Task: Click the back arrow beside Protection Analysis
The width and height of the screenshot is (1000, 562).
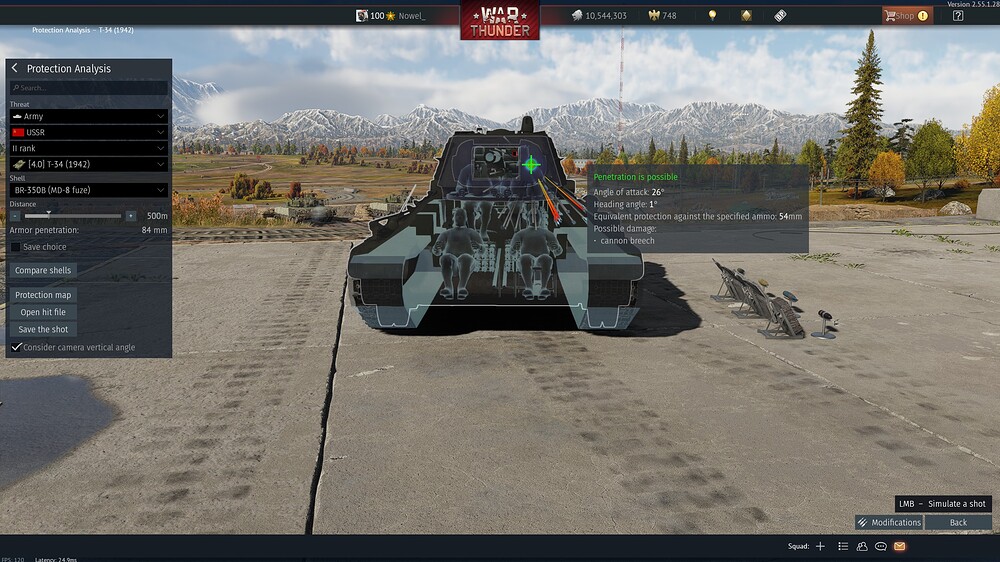Action: pyautogui.click(x=15, y=68)
